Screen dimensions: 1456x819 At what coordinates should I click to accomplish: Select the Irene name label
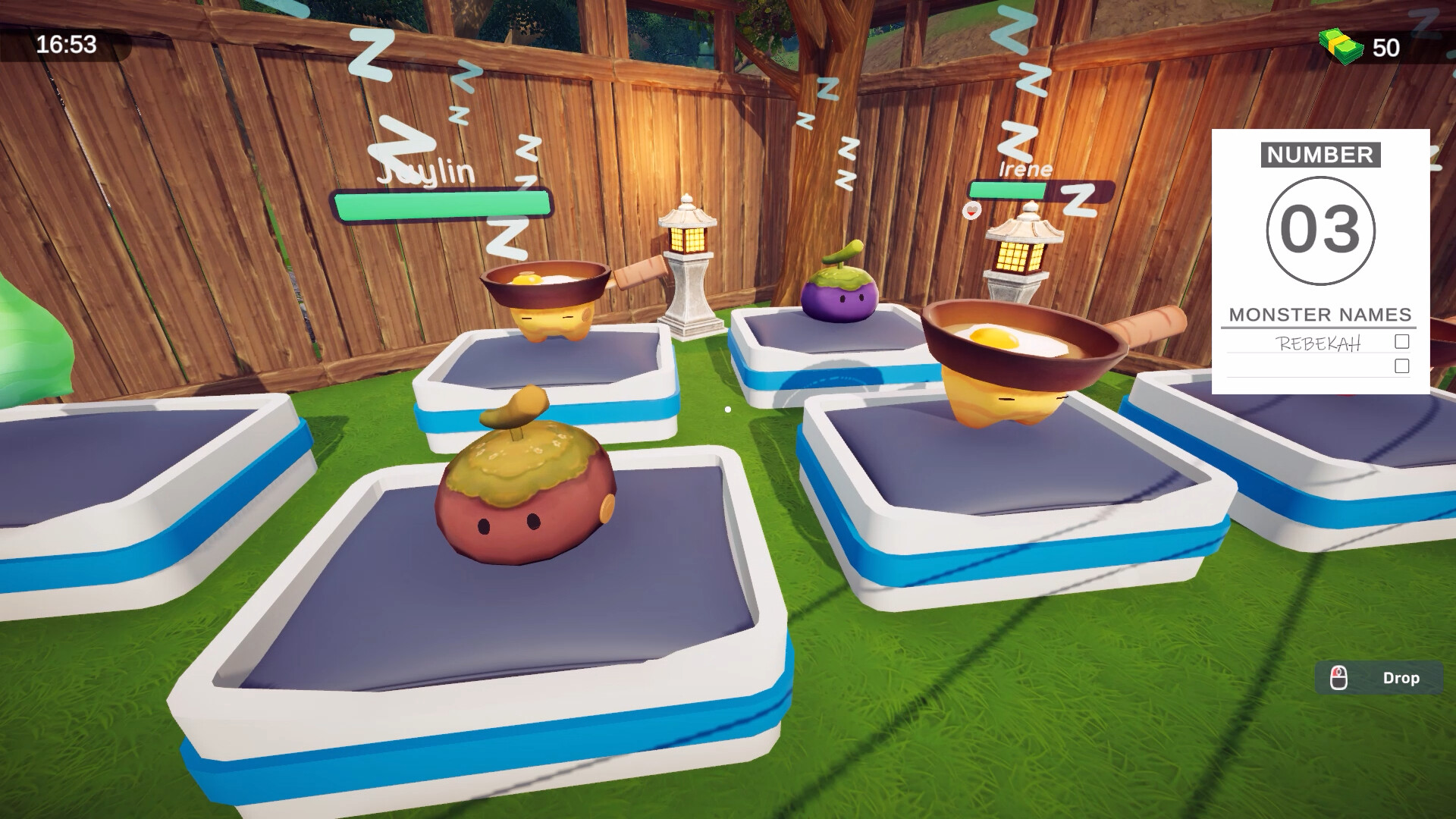coord(1025,168)
